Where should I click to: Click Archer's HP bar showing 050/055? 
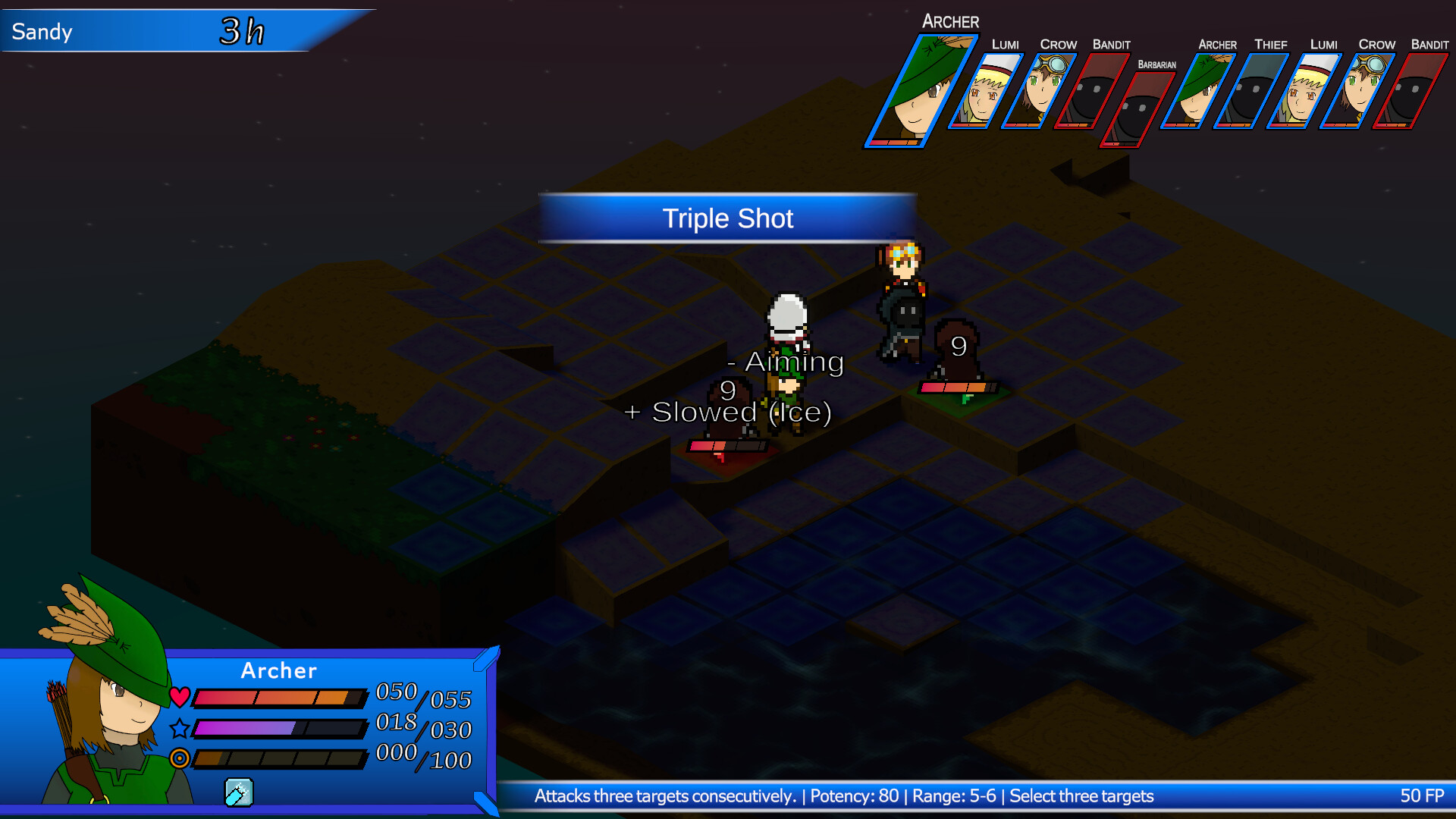click(x=281, y=698)
